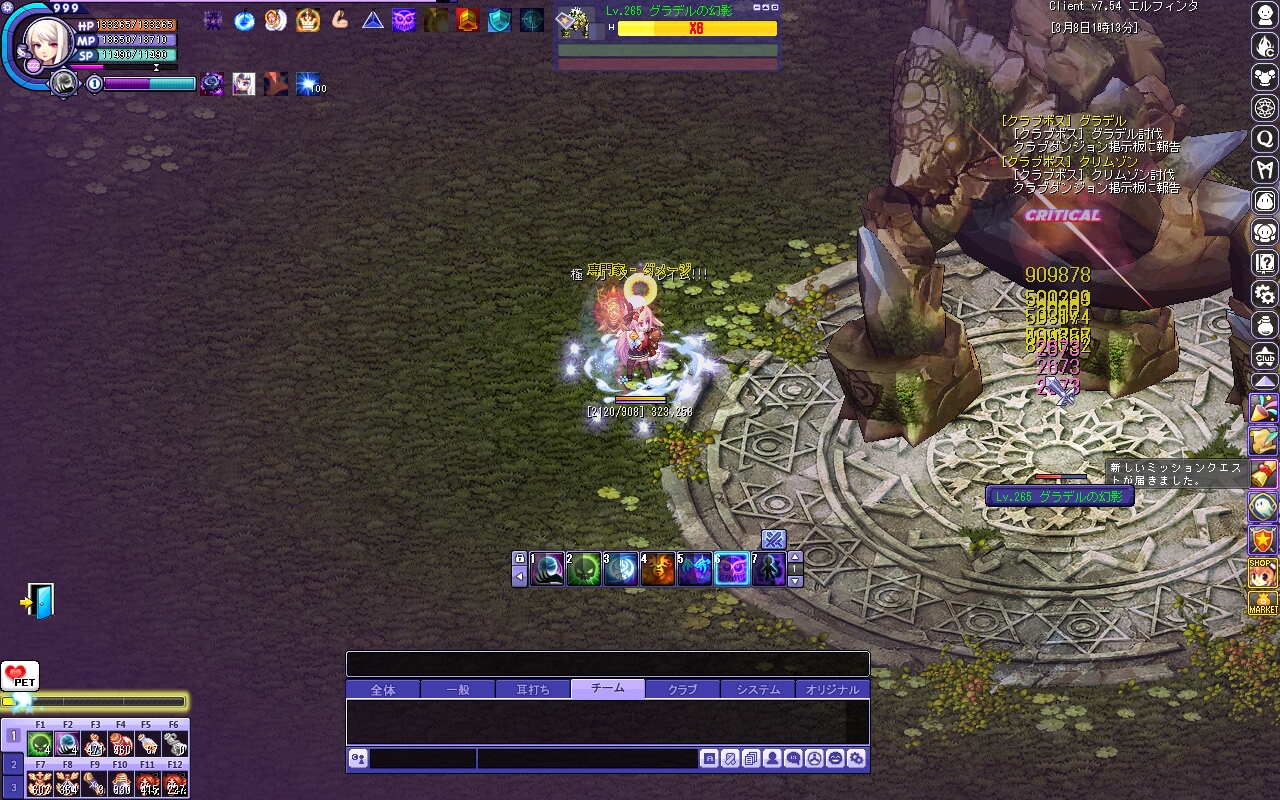1280x800 pixels.
Task: Trigger the purple owl skill in slot 6
Action: (732, 570)
